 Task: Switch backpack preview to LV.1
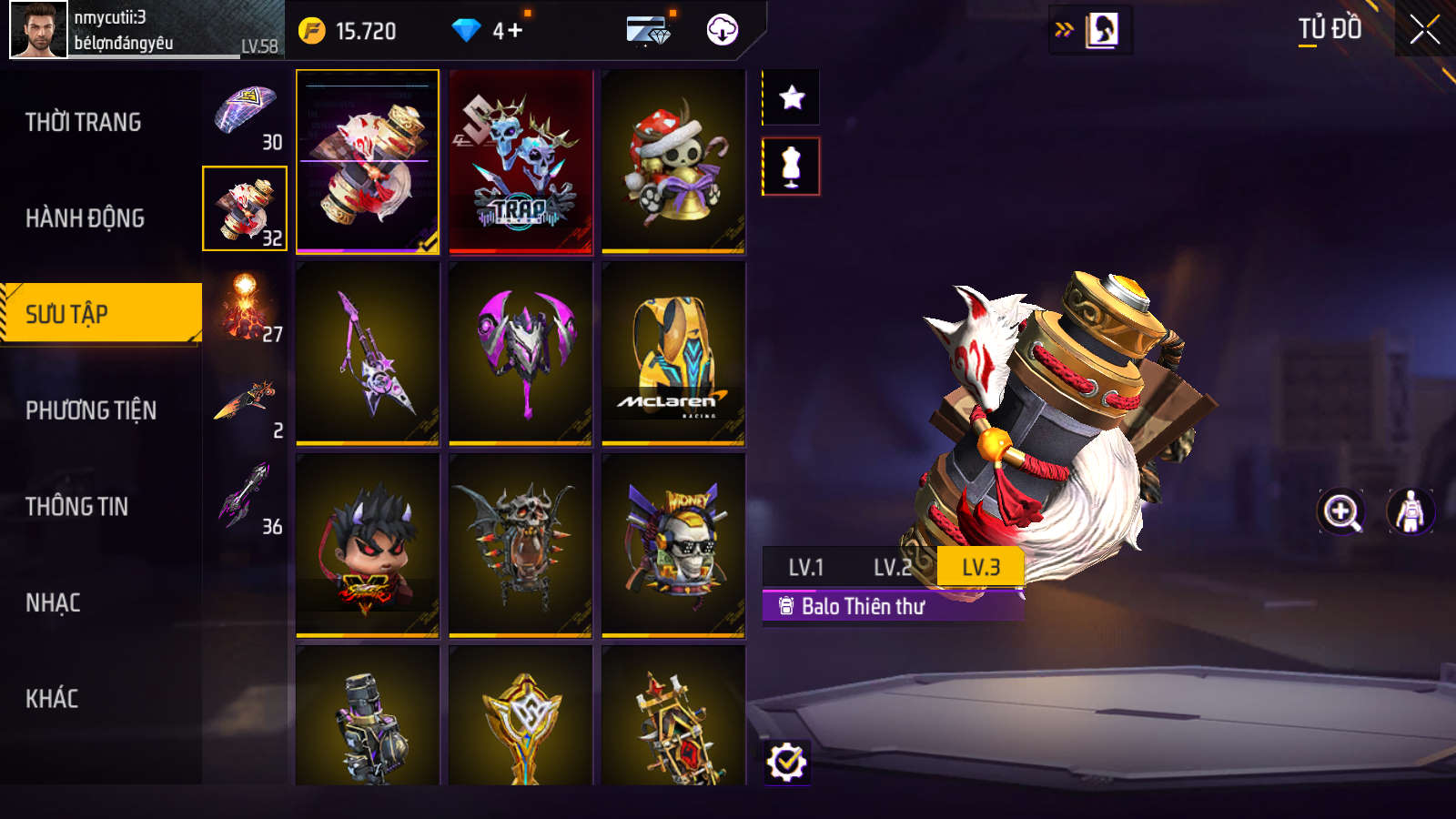click(x=805, y=568)
